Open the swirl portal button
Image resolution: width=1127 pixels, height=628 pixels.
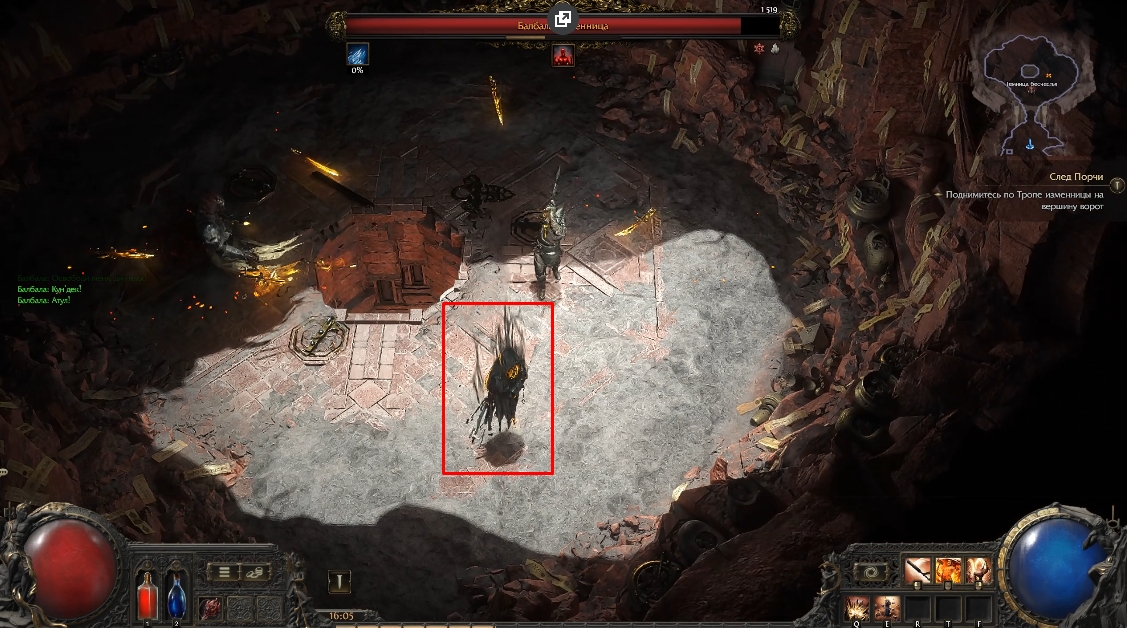[x=871, y=573]
